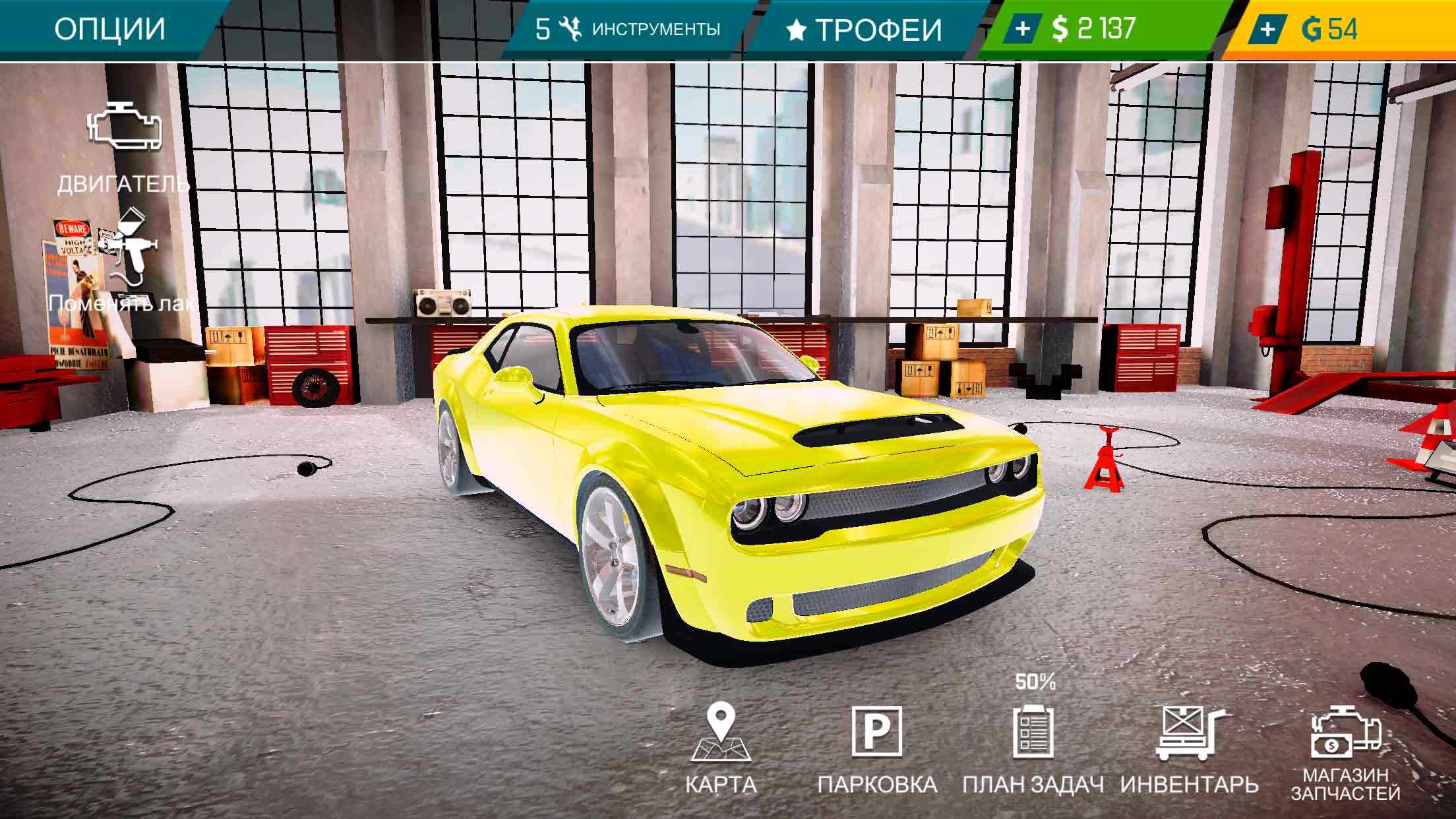
Task: Open the ОПЦИИ options menu
Action: coord(109,29)
